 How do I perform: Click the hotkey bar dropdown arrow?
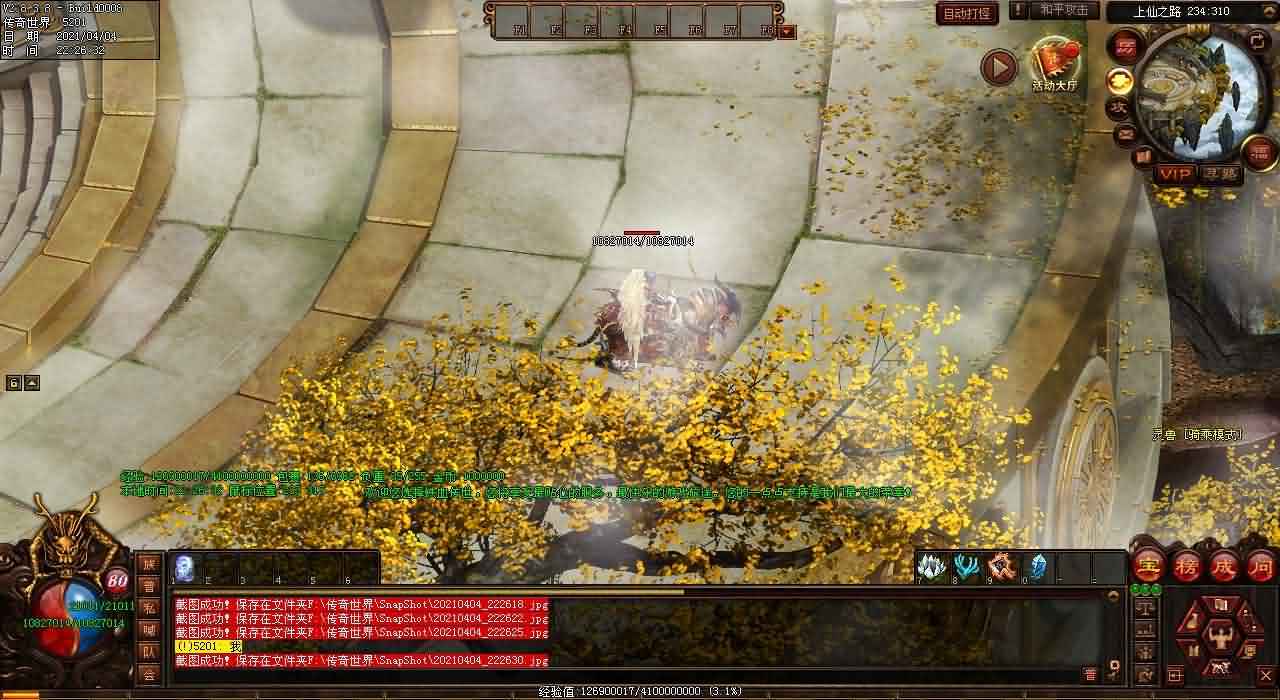click(787, 31)
